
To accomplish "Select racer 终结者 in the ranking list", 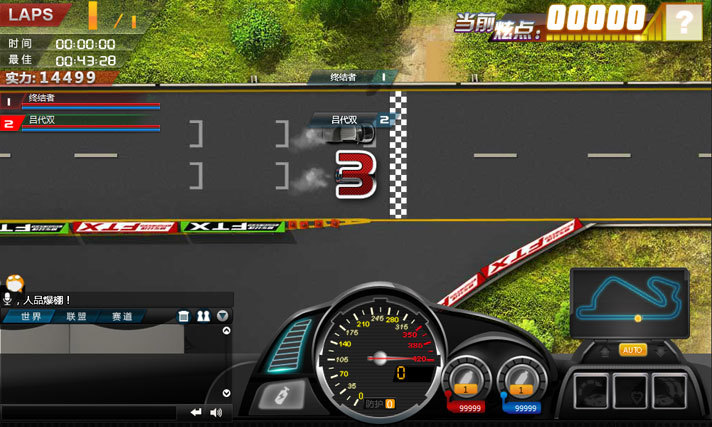I will click(x=80, y=99).
